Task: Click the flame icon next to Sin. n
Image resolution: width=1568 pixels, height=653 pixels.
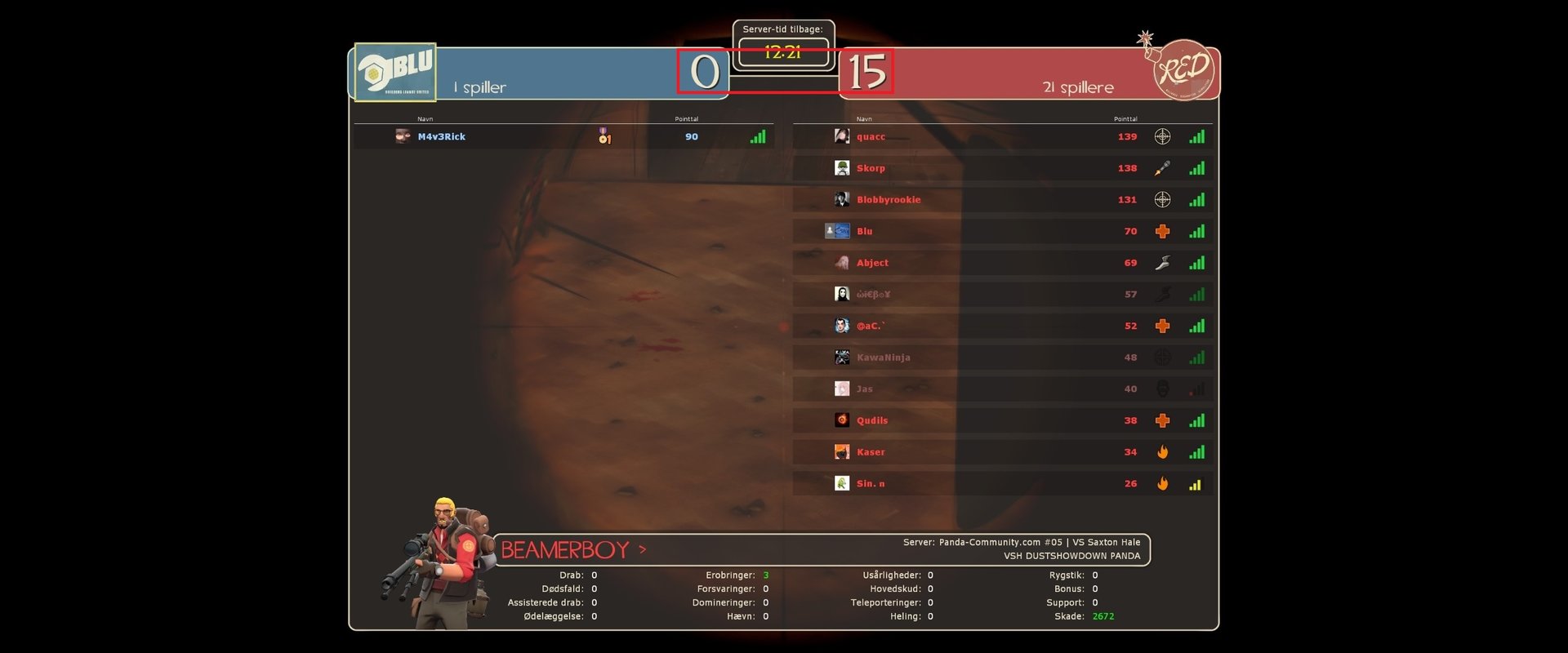Action: [1162, 483]
